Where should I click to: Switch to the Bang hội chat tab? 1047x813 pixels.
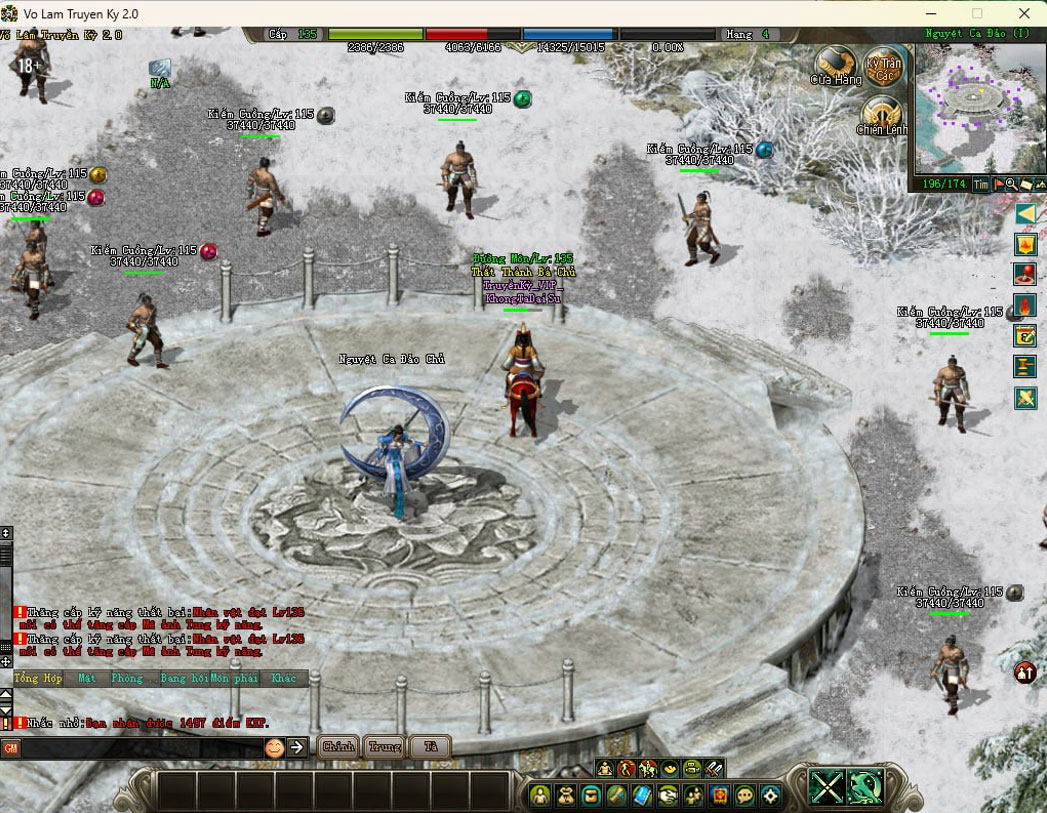pos(184,678)
